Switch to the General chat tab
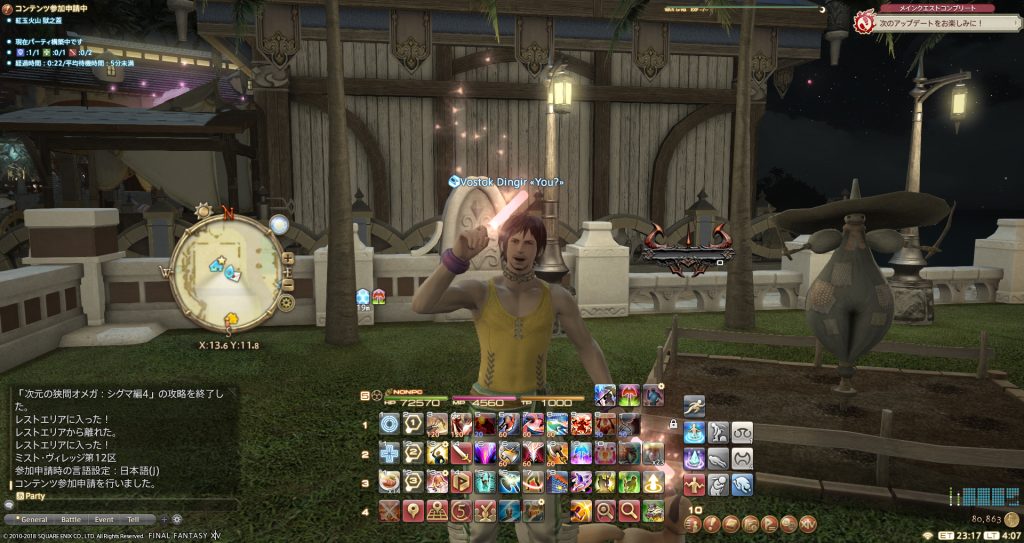The height and width of the screenshot is (543, 1024). pyautogui.click(x=34, y=520)
